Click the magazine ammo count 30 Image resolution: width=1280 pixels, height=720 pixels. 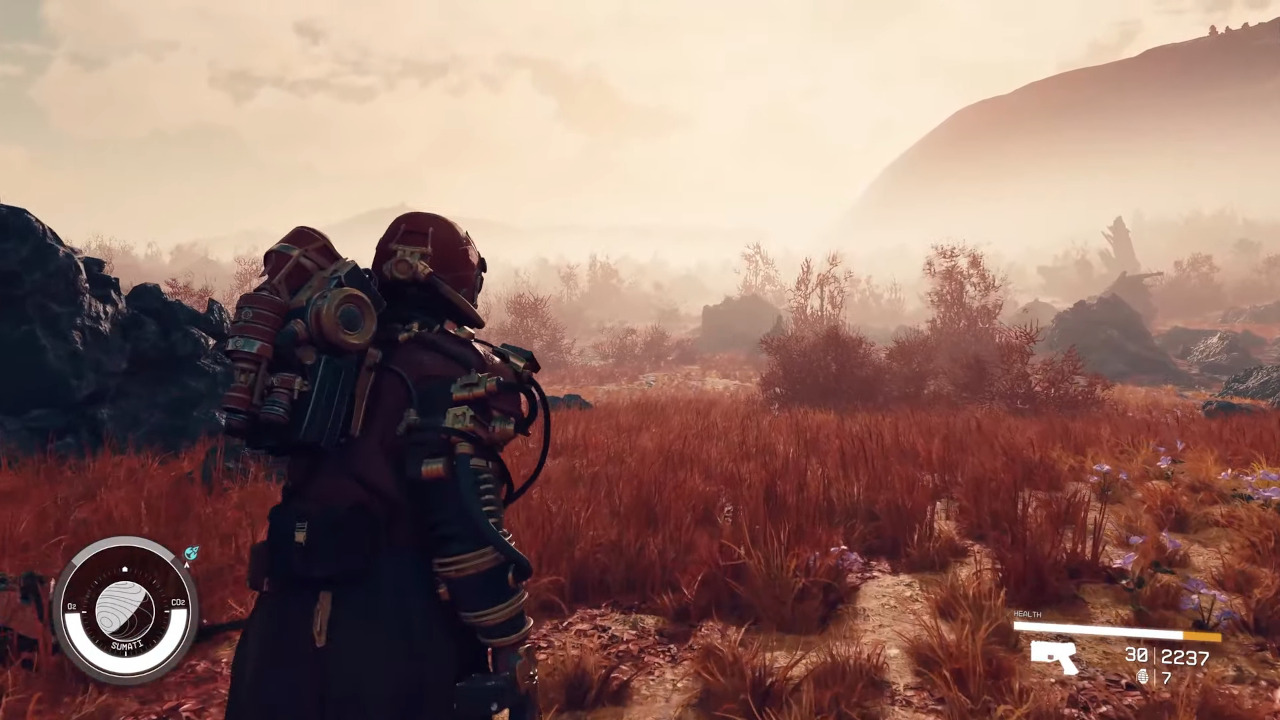tap(1137, 655)
